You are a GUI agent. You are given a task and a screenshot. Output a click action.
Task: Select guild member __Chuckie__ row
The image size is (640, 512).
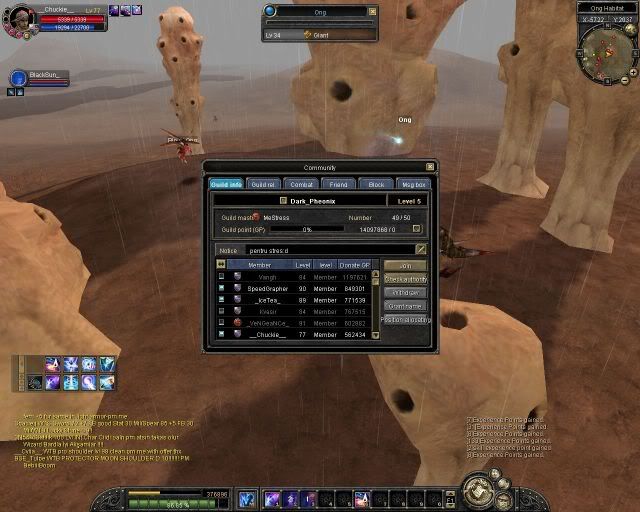tap(267, 334)
